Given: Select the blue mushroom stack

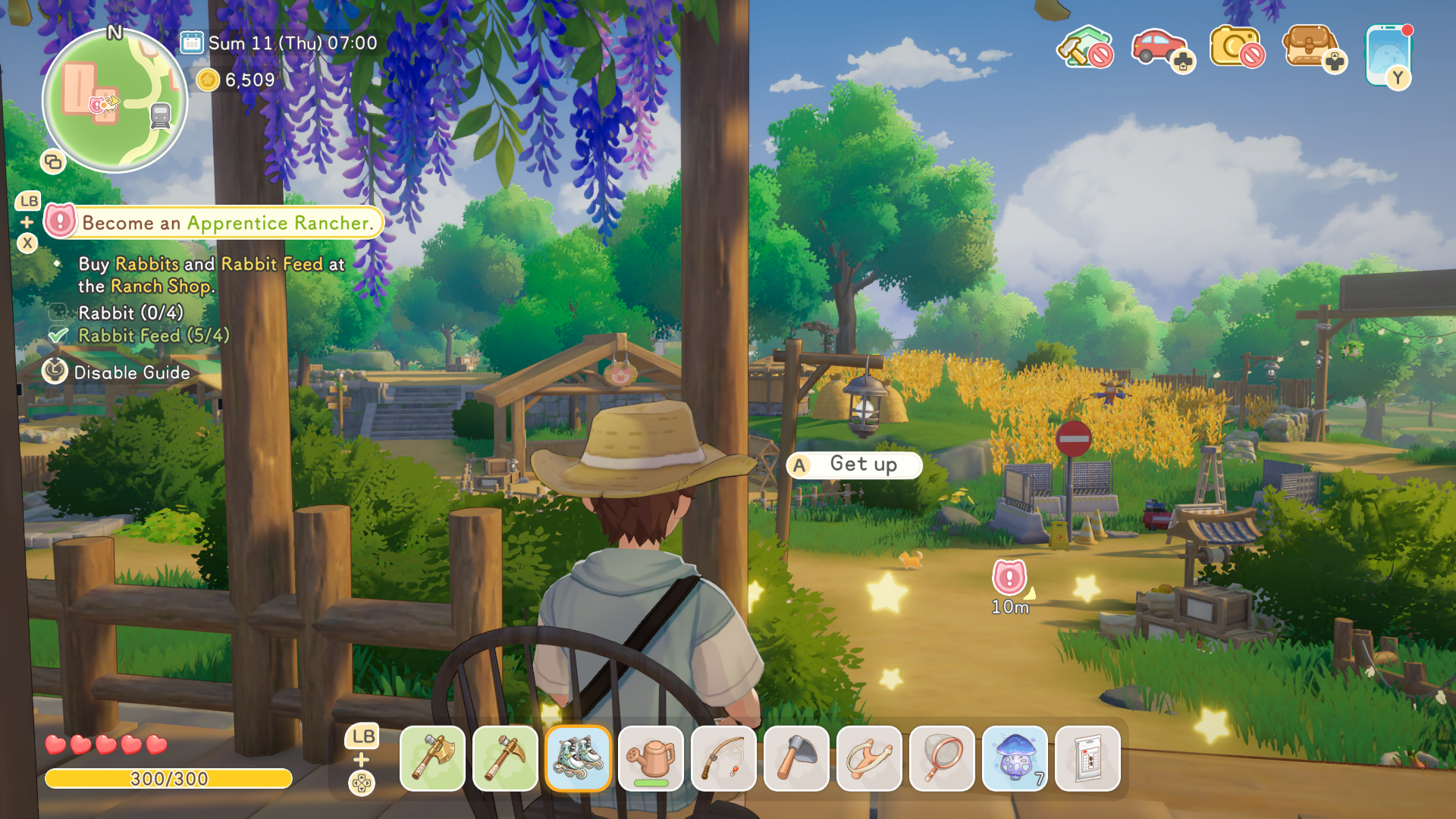Looking at the screenshot, I should coord(1015,758).
